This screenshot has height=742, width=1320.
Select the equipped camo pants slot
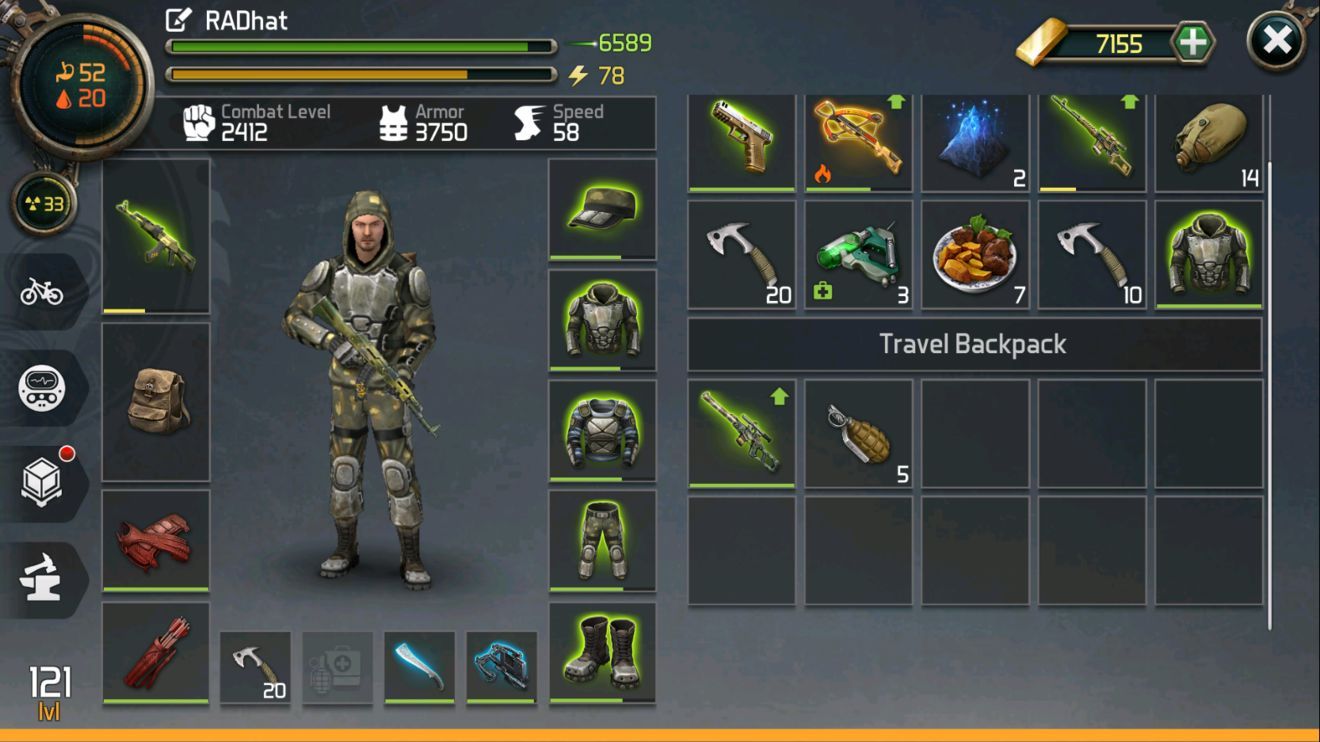pos(602,539)
